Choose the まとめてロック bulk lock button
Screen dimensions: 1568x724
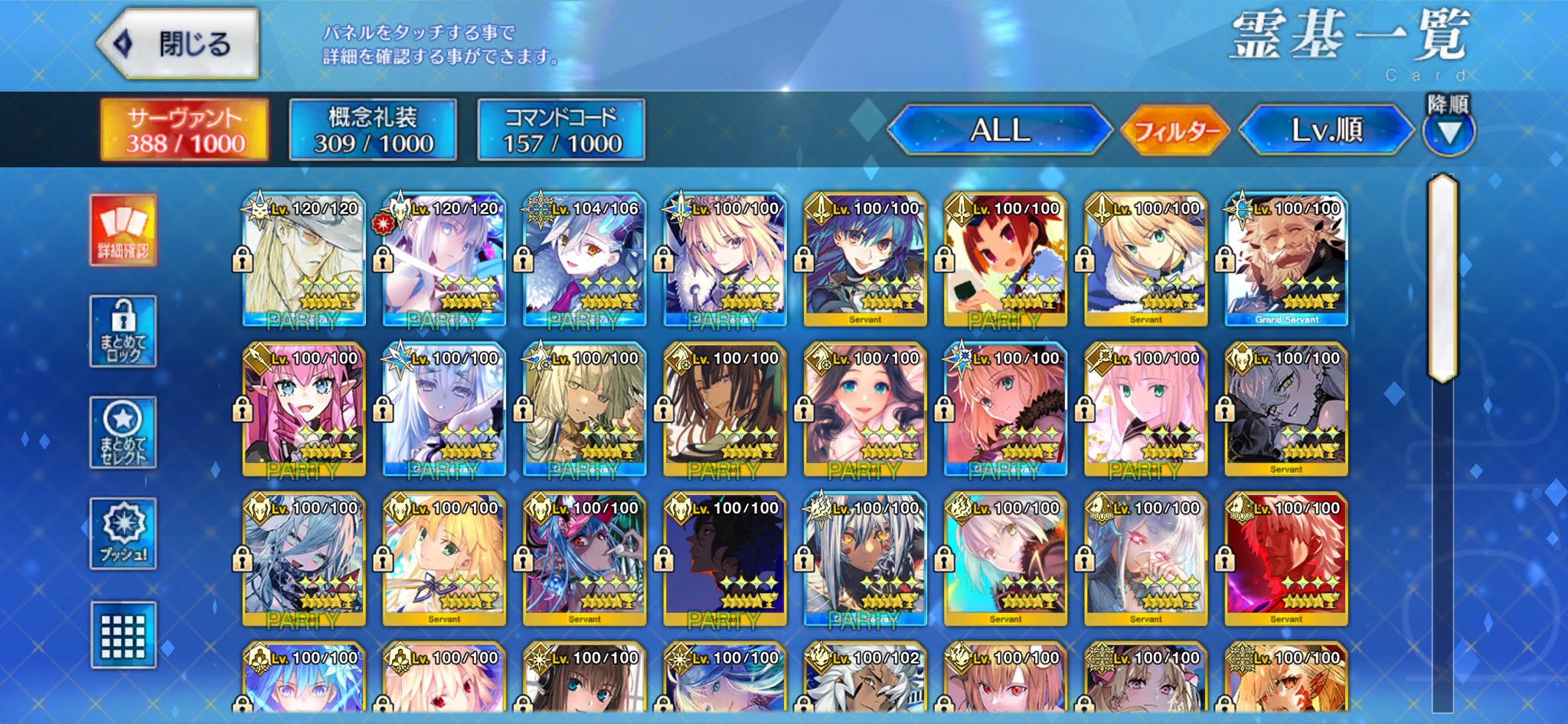point(123,332)
